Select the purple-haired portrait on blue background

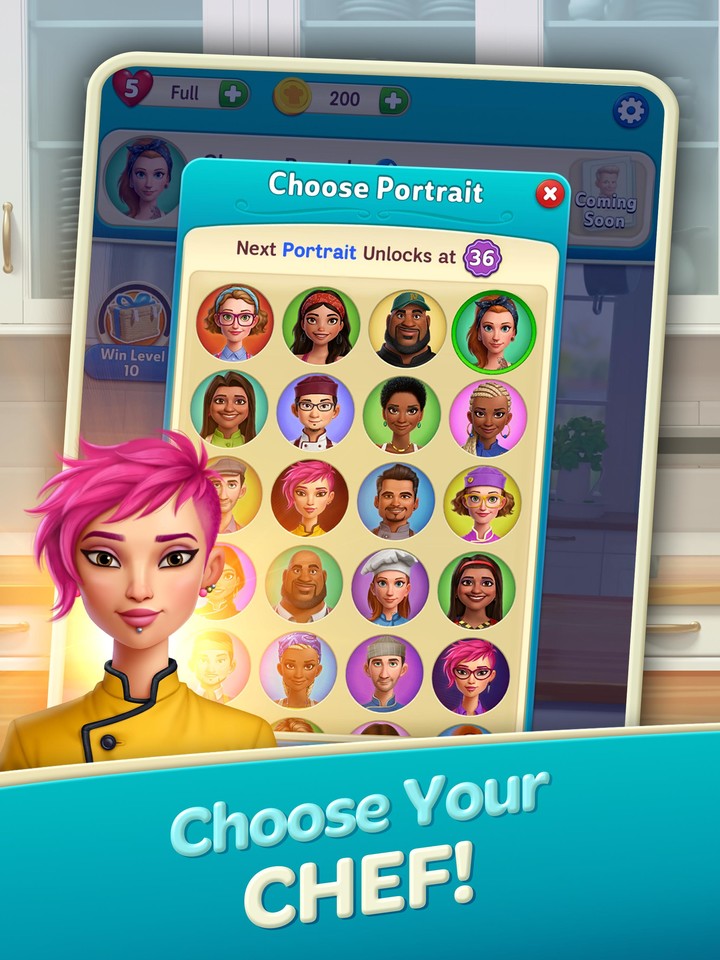(x=298, y=670)
